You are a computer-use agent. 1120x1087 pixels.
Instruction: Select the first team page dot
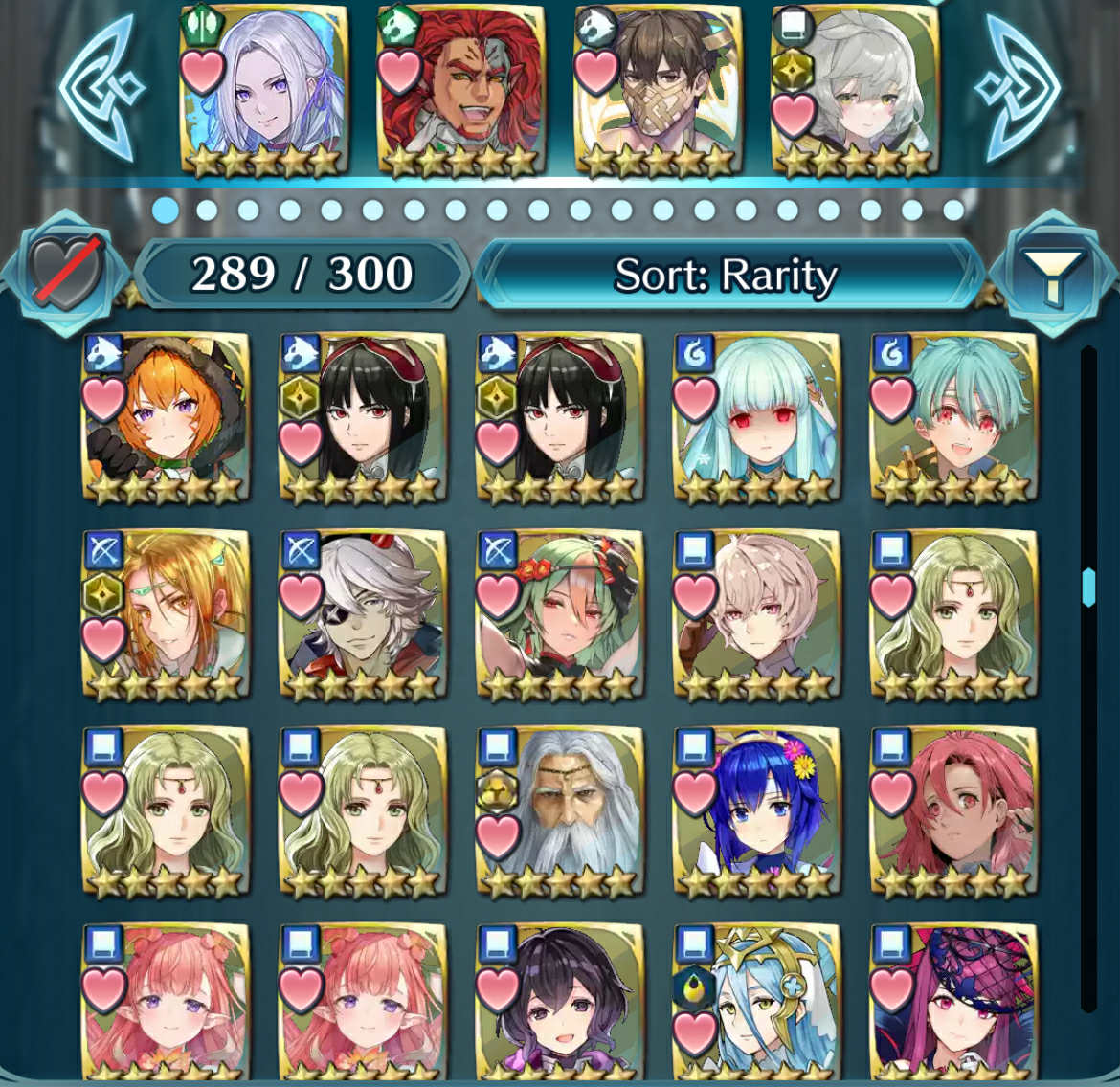pos(166,210)
